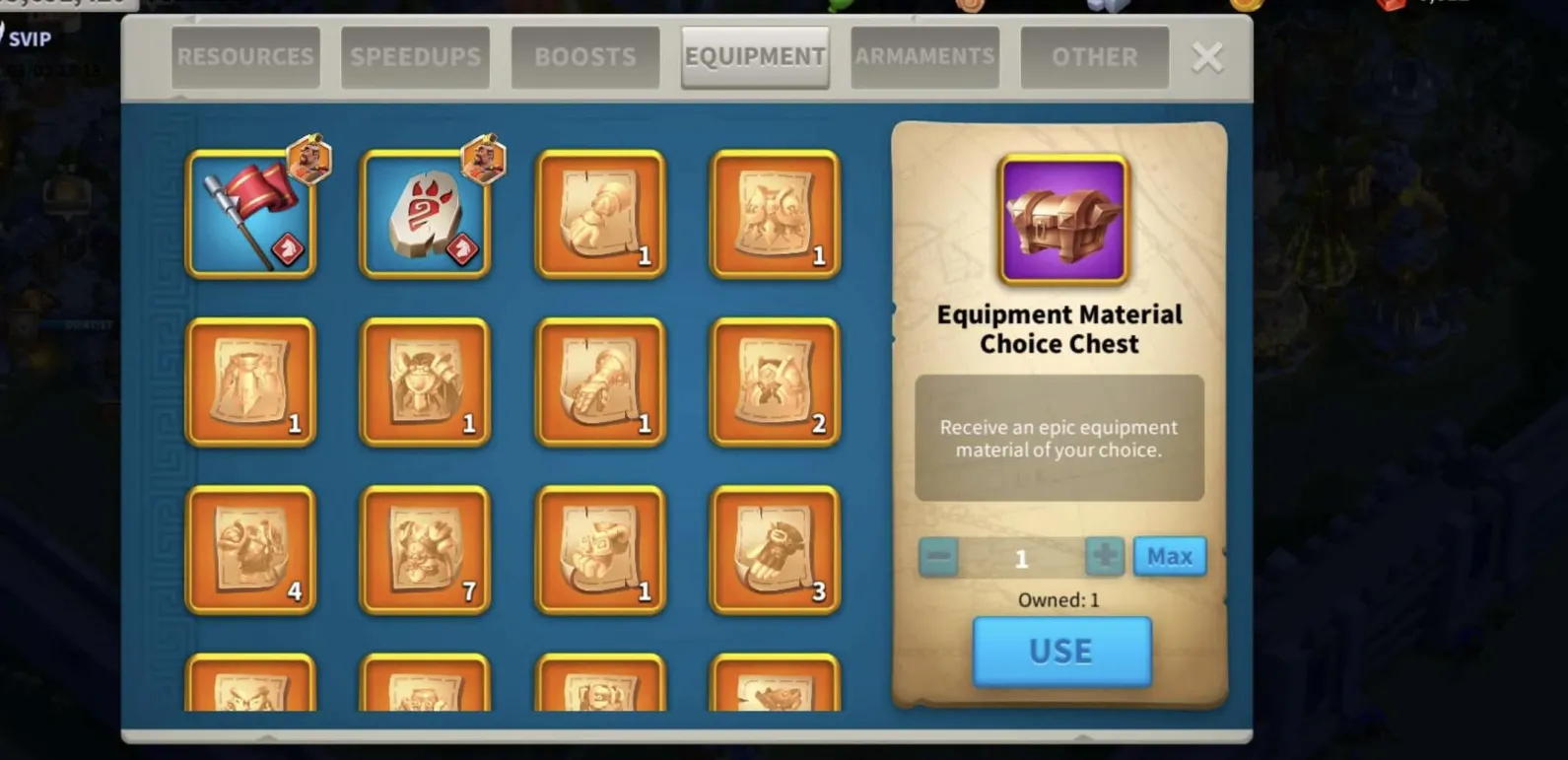
Task: Use the Equipment Material Choice Chest
Action: [x=1061, y=652]
